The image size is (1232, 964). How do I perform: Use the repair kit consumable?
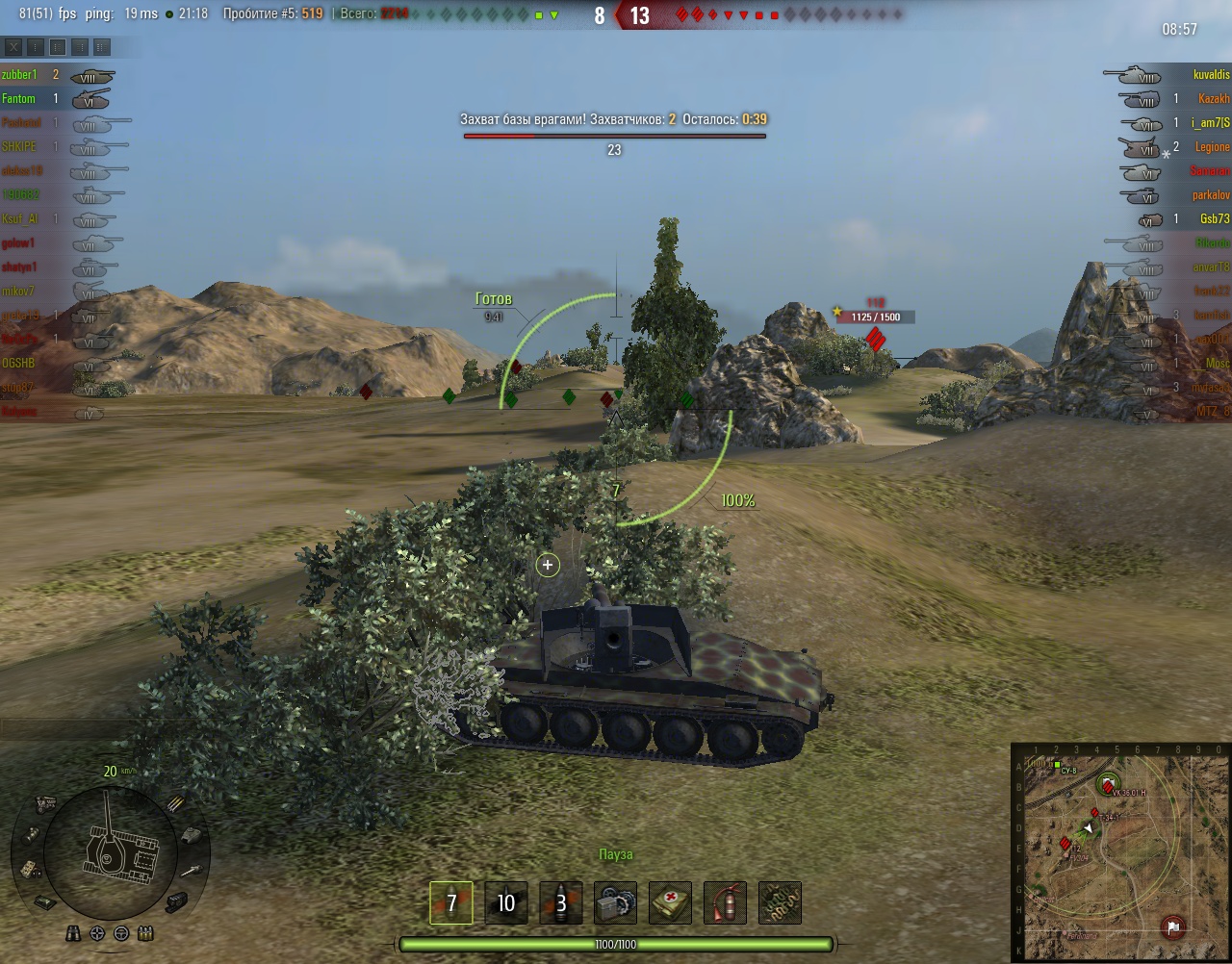point(615,902)
